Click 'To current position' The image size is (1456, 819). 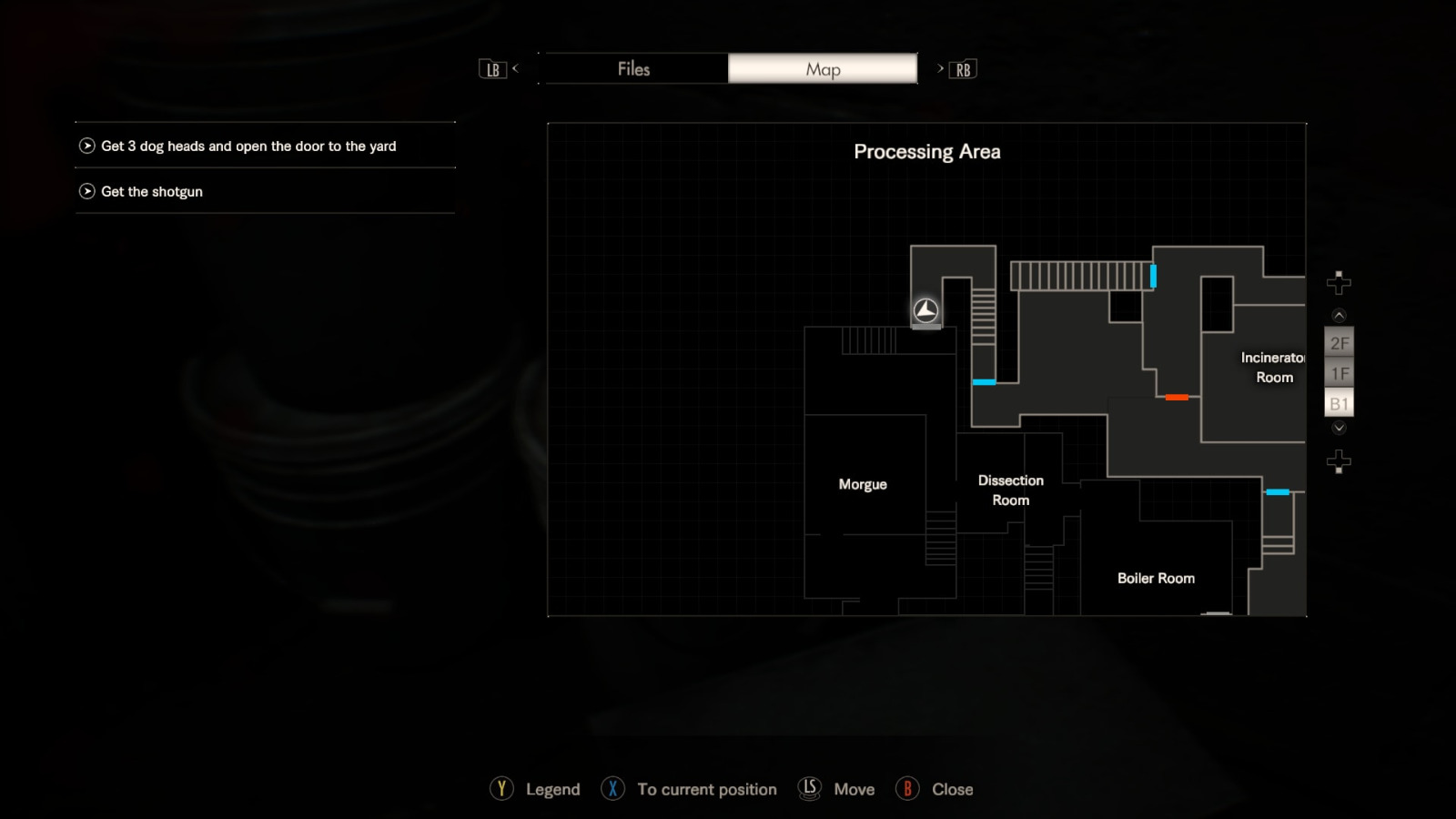[x=707, y=789]
